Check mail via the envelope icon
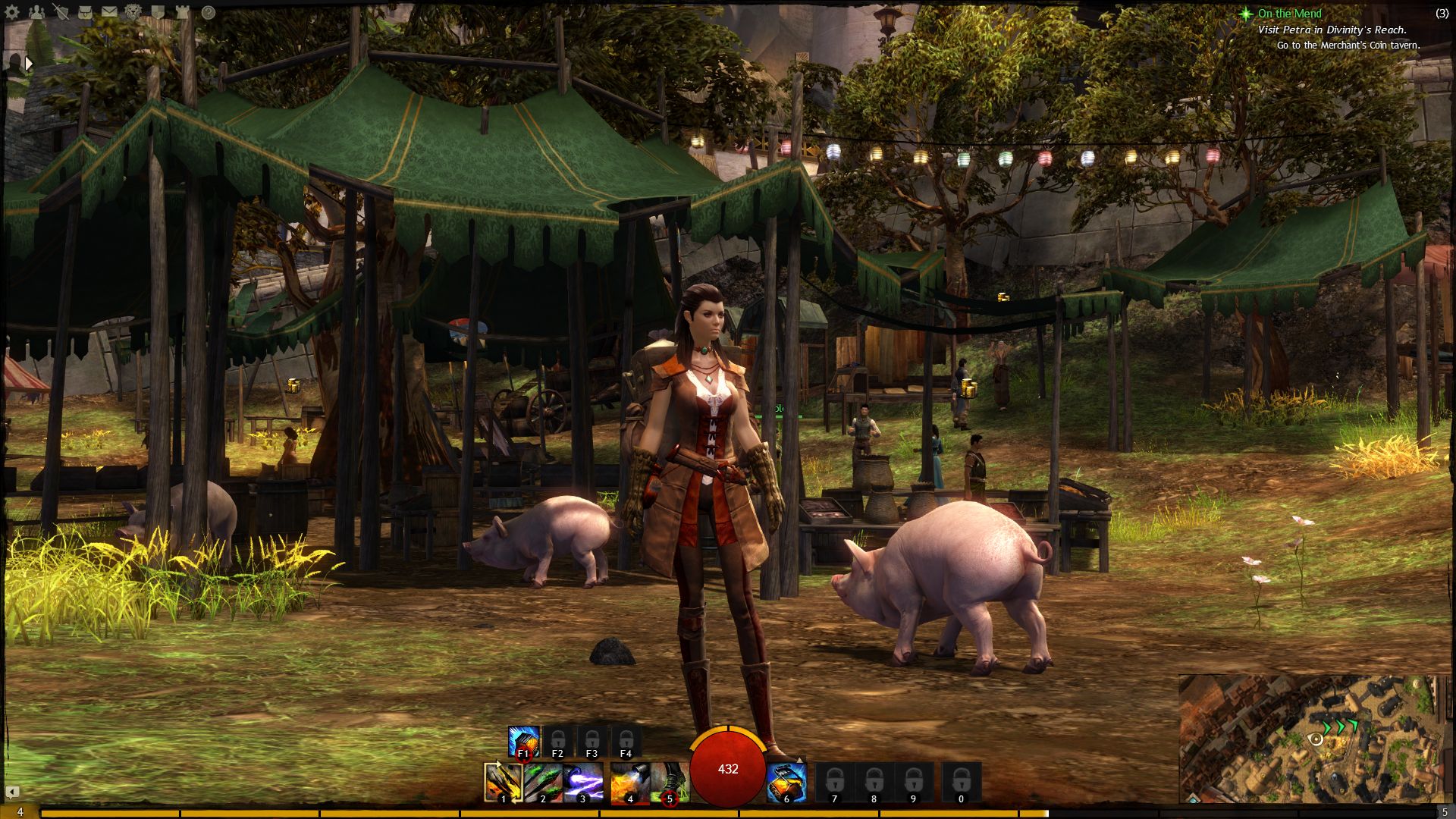Viewport: 1456px width, 819px height. point(109,12)
